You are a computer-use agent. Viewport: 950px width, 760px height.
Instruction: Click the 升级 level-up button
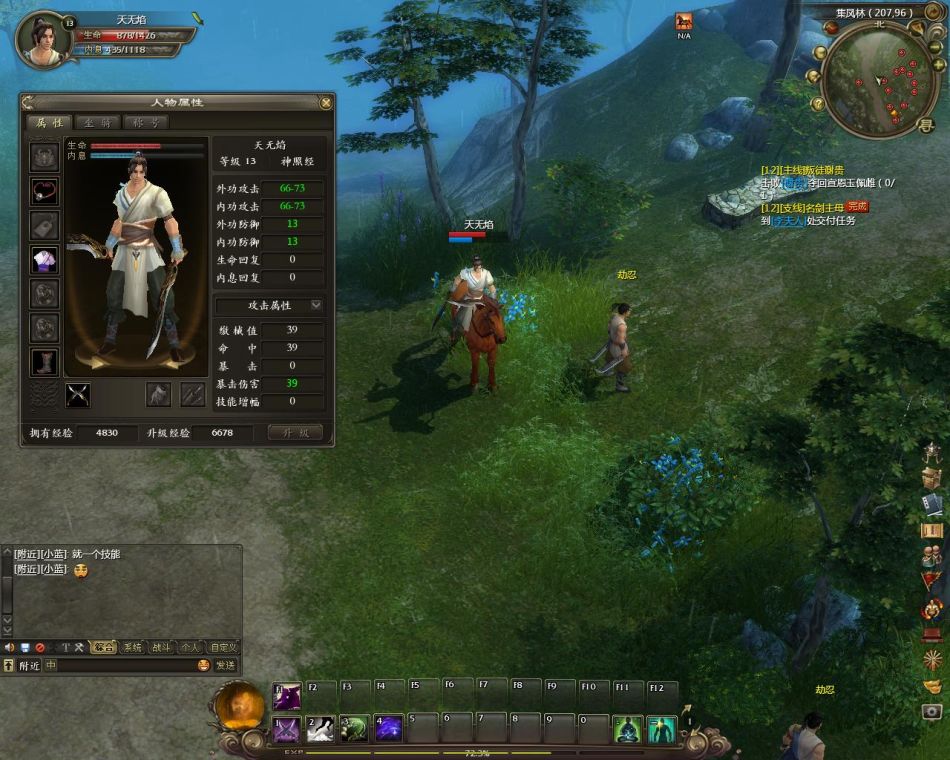tap(295, 433)
